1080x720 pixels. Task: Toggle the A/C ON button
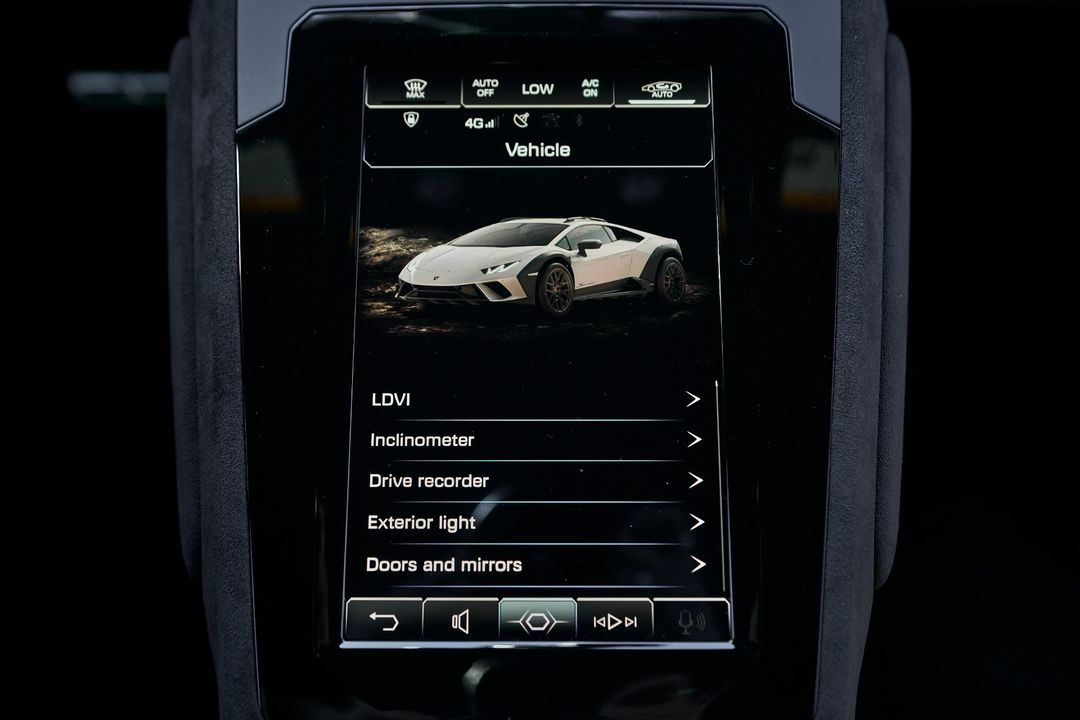pos(590,88)
